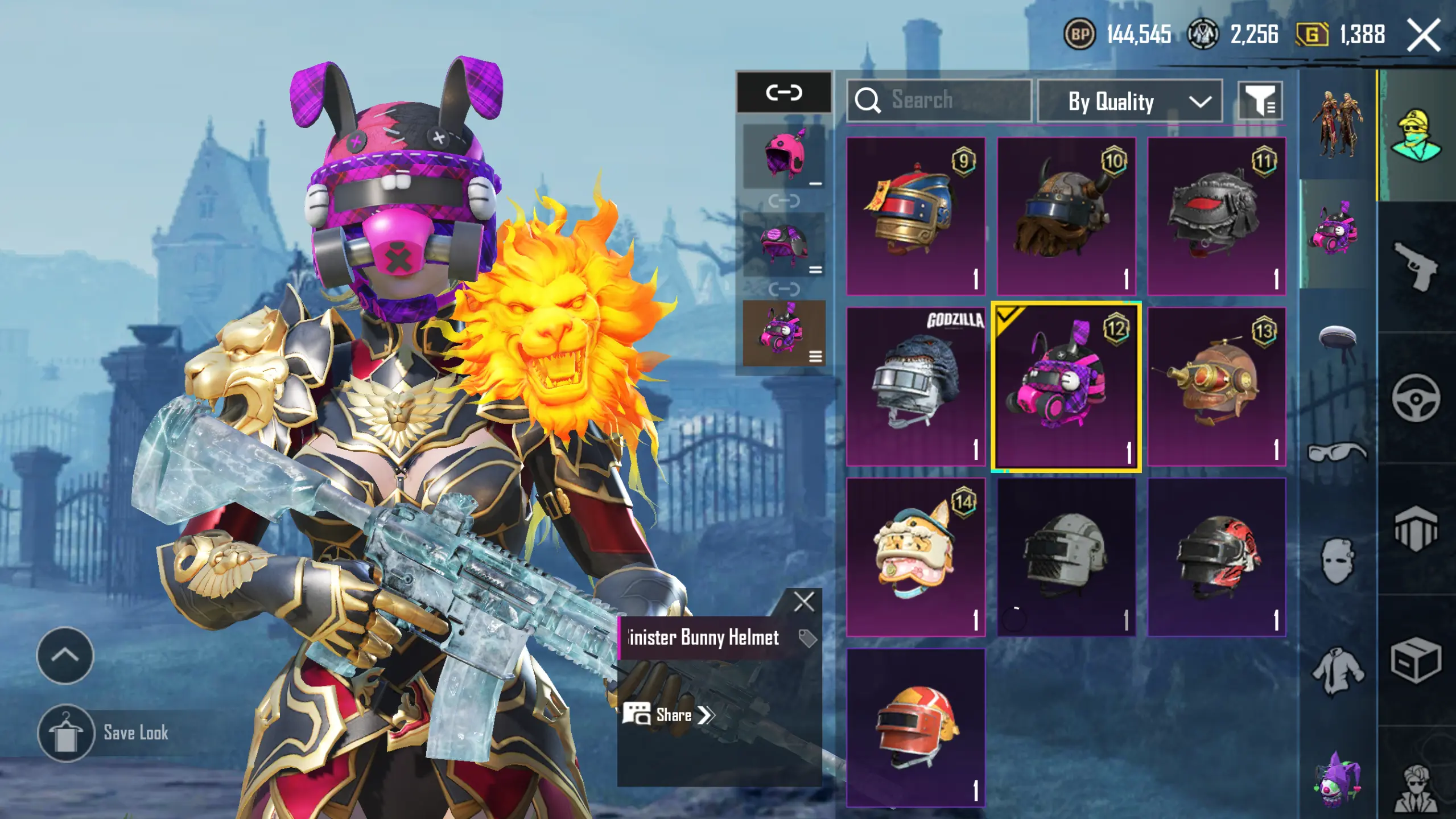Viewport: 1456px width, 819px height.
Task: Switch to the pistol weapons category
Action: [x=1416, y=266]
